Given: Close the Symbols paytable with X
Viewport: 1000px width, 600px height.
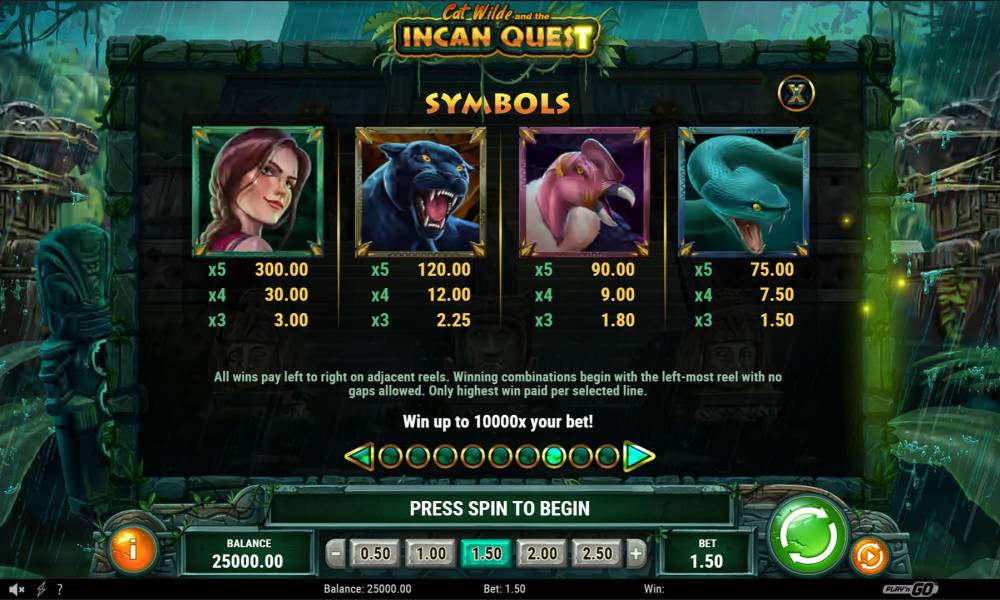Looking at the screenshot, I should pos(796,94).
